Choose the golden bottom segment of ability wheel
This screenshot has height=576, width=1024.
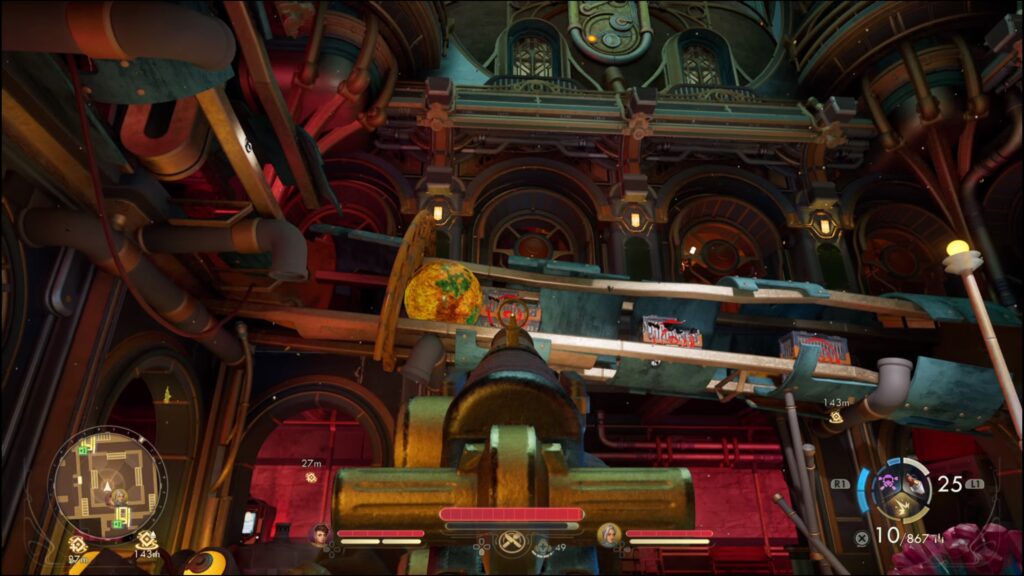(x=900, y=506)
